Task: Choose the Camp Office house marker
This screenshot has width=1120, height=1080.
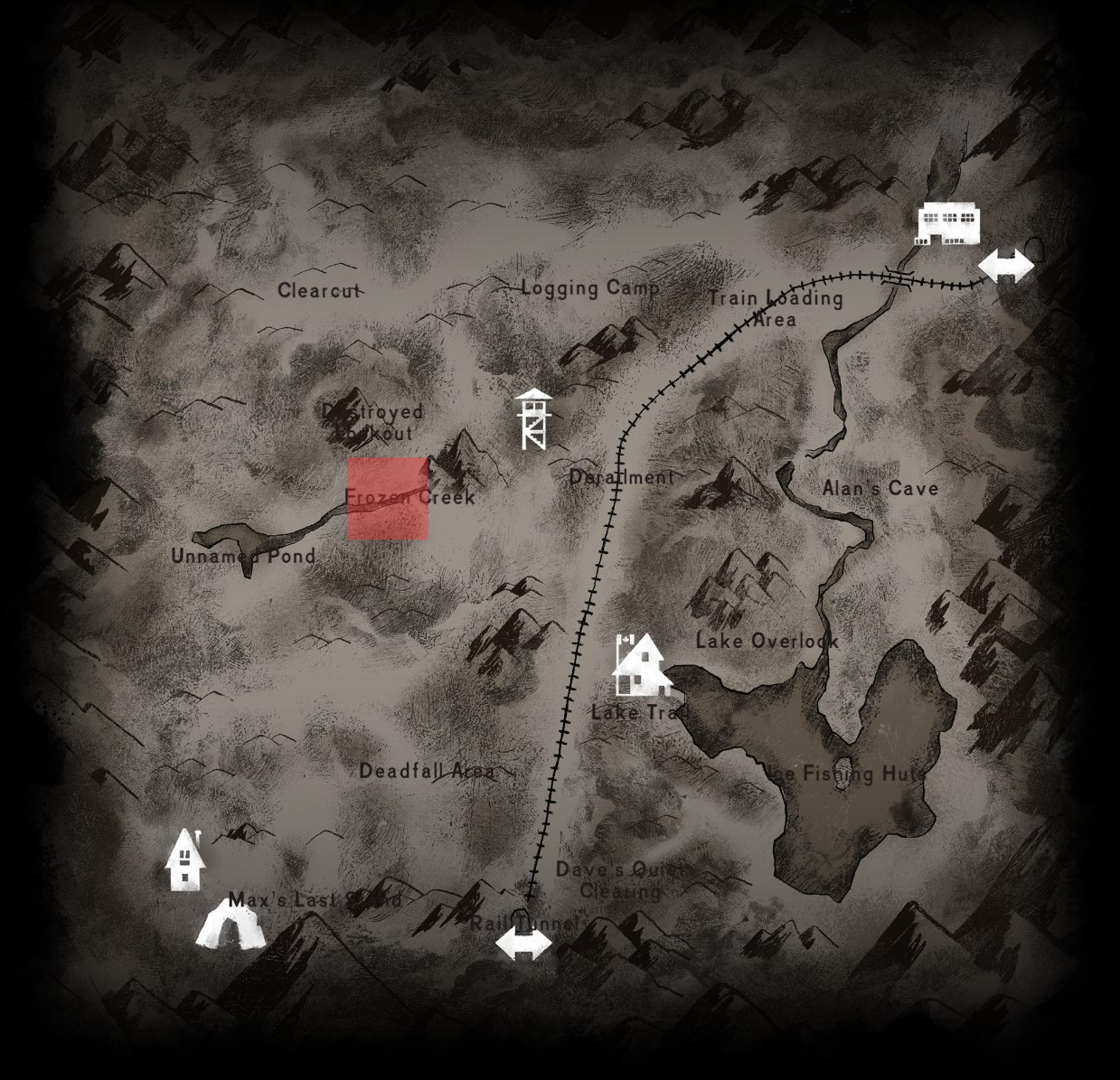Action: [x=641, y=665]
